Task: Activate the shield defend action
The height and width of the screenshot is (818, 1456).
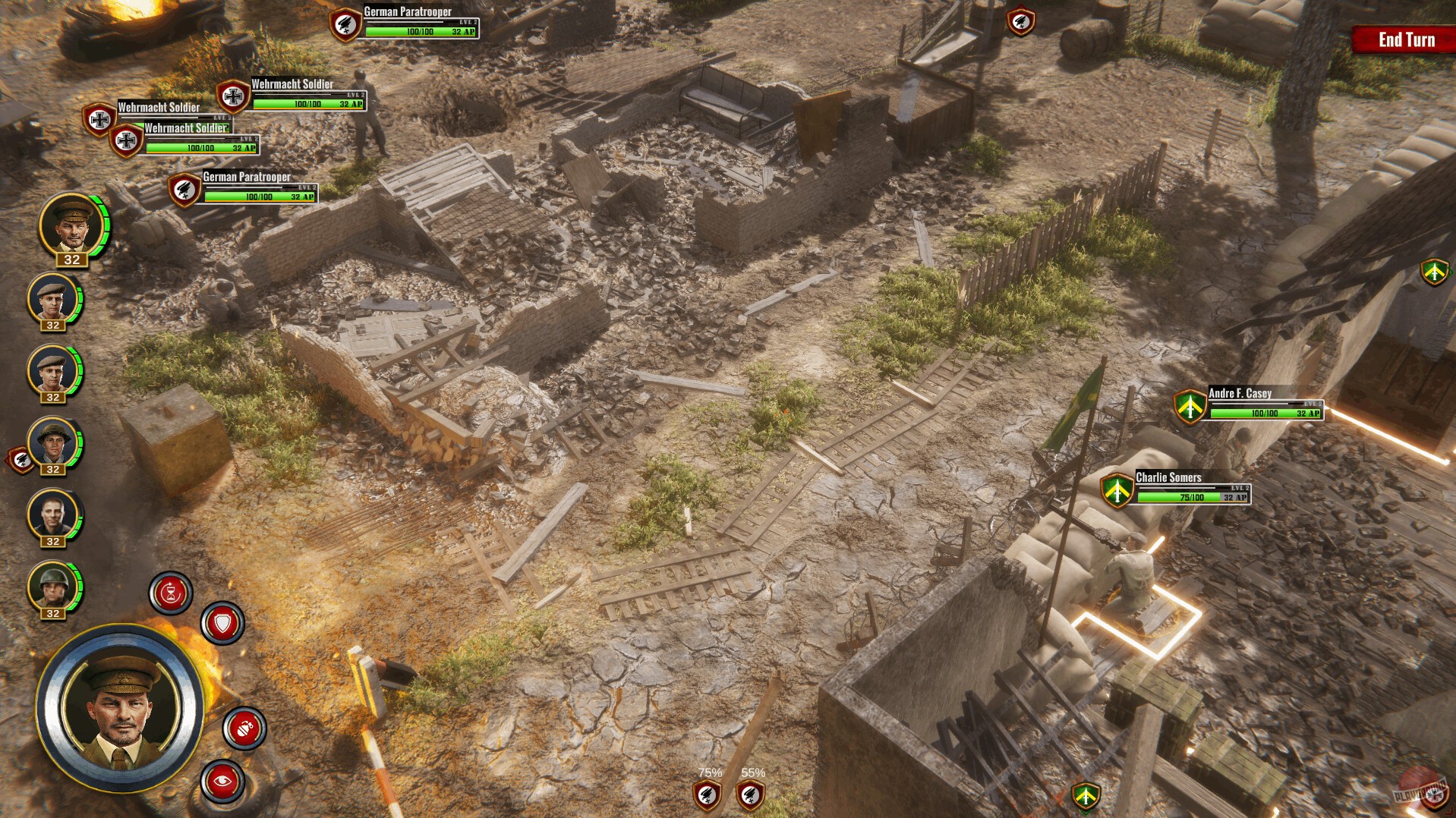Action: (221, 624)
